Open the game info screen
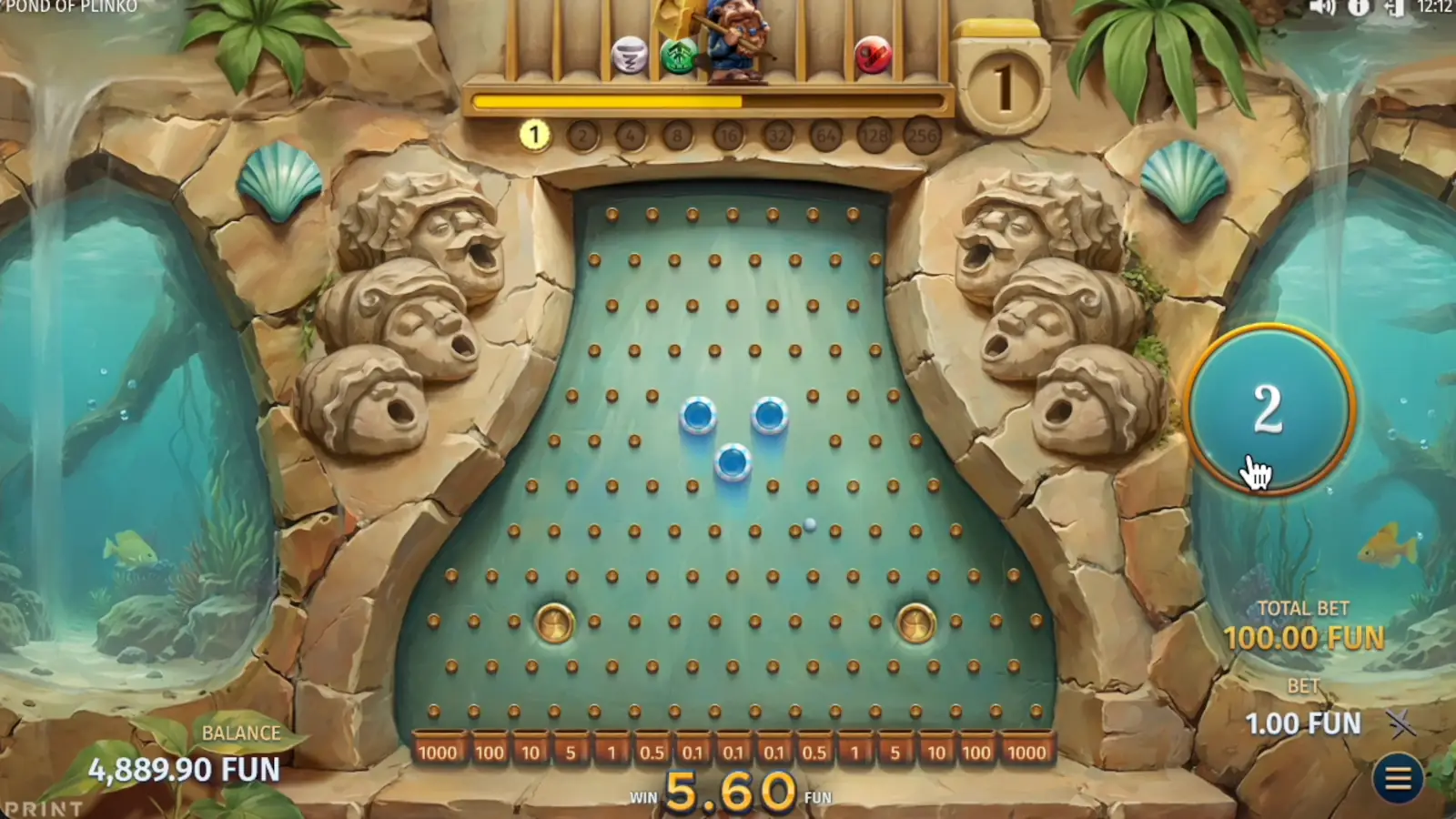The image size is (1456, 819). [1358, 9]
